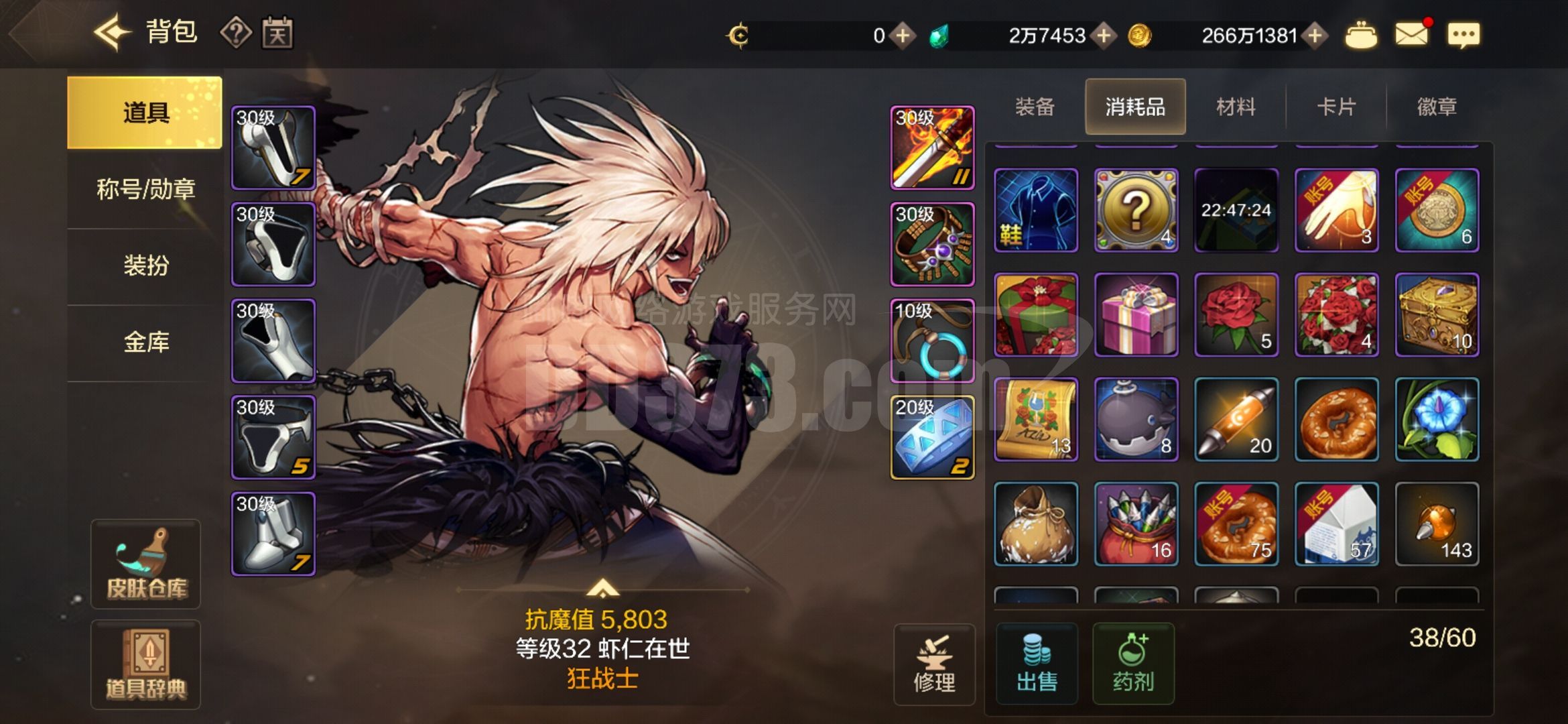Image resolution: width=1568 pixels, height=724 pixels.
Task: Open the 金库 sidebar tab
Action: (x=143, y=341)
